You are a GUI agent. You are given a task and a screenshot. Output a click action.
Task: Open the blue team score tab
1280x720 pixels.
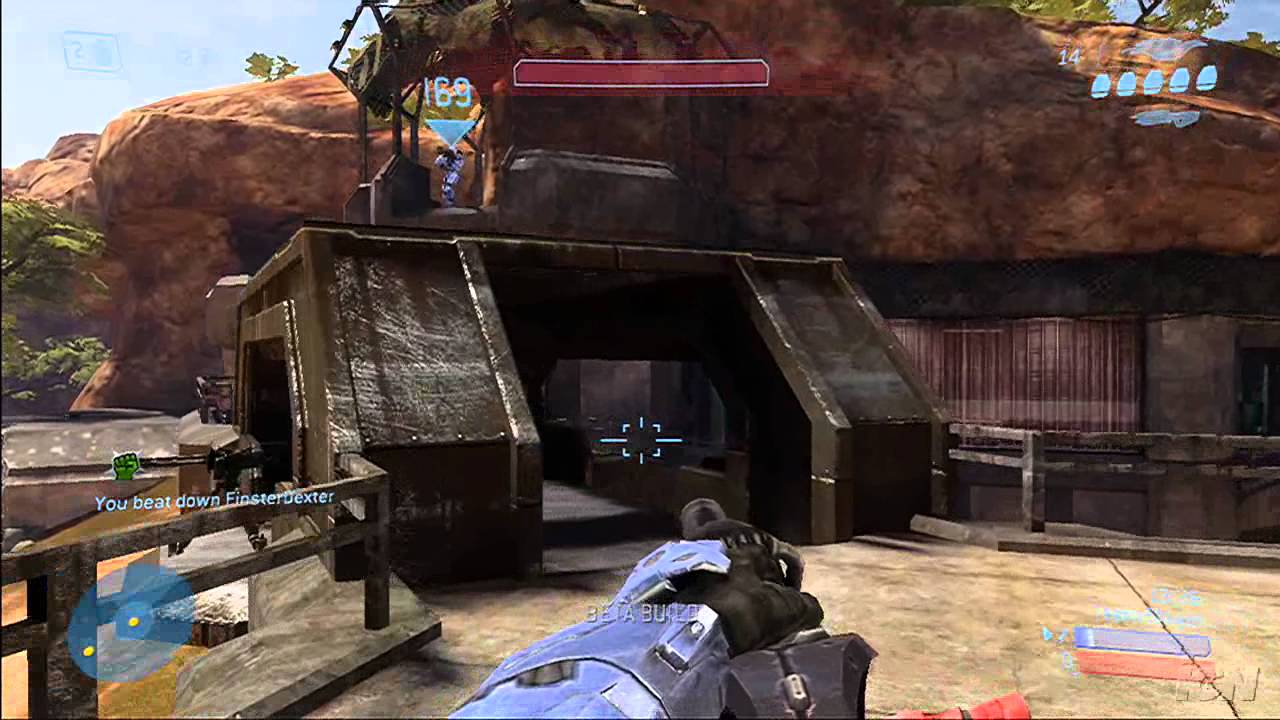(1141, 636)
